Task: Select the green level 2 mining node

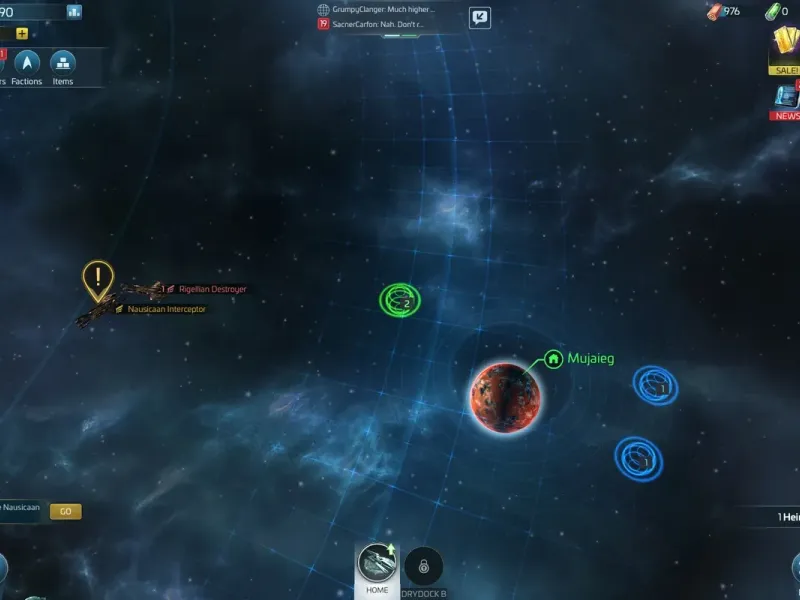Action: 399,298
